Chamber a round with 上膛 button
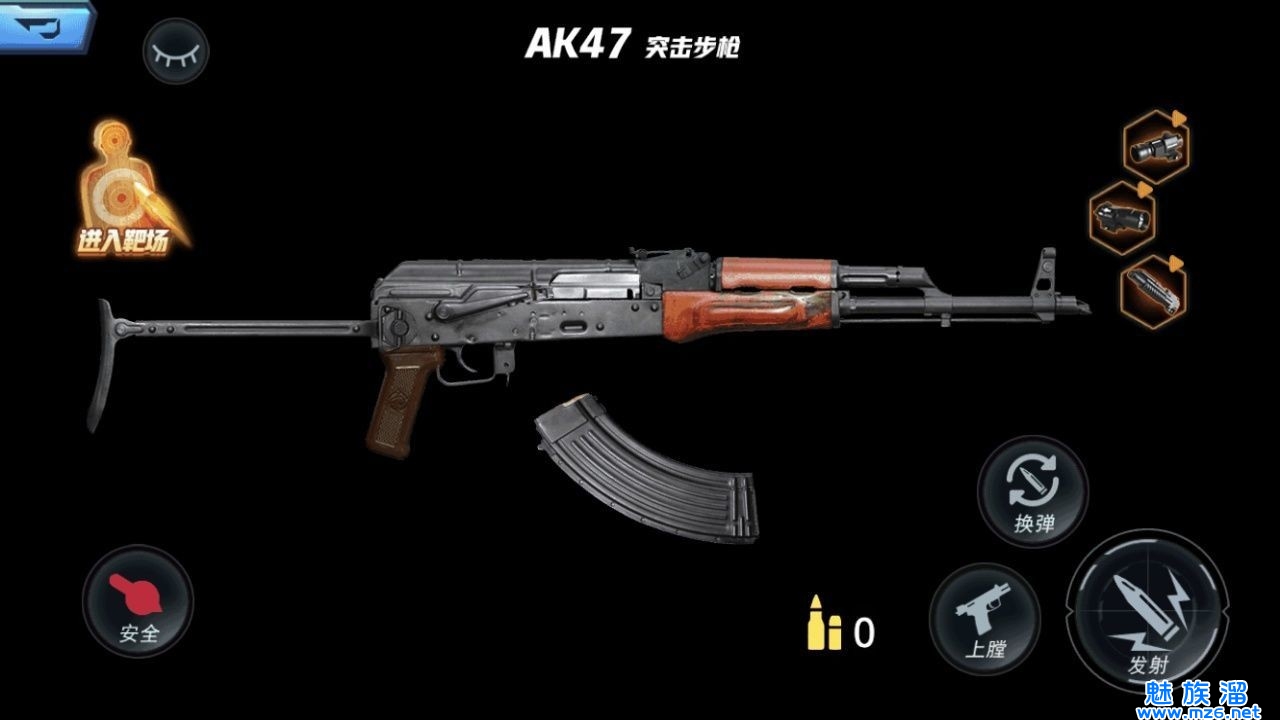Image resolution: width=1280 pixels, height=720 pixels. [984, 618]
